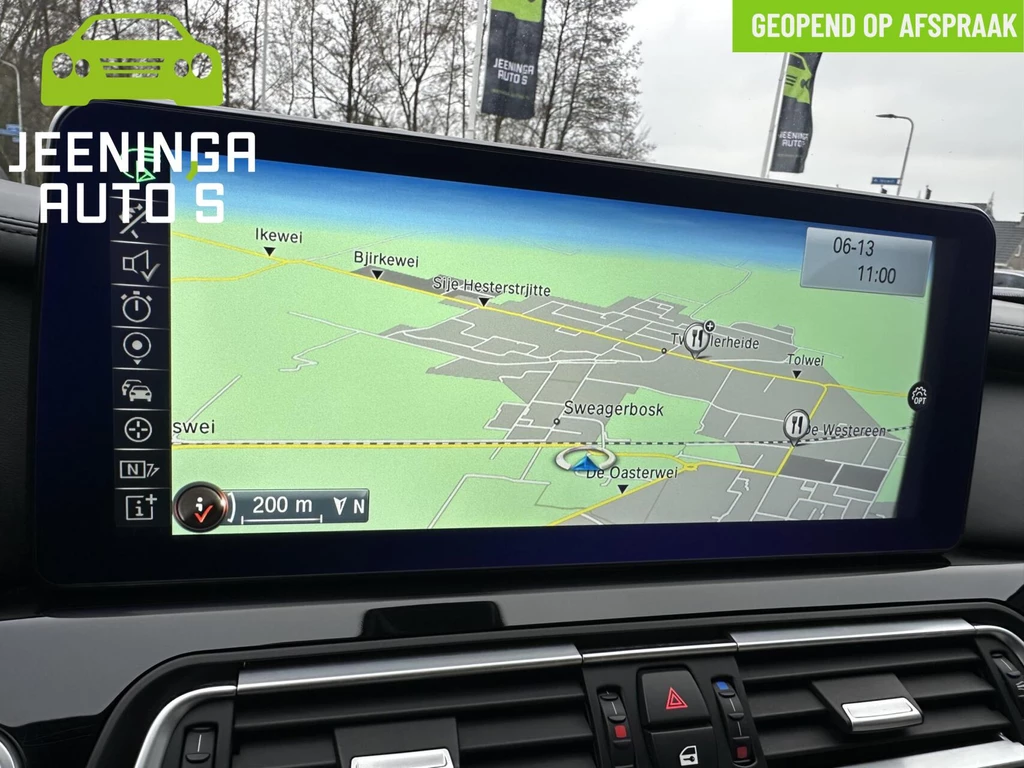Adjust map scale via the 200 m indicator

283,506
